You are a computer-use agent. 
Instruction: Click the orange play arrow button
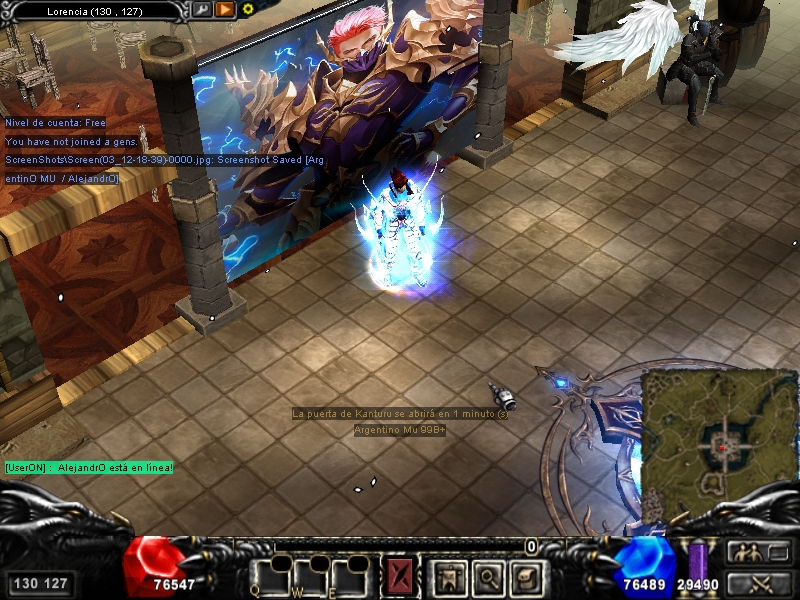pyautogui.click(x=225, y=10)
